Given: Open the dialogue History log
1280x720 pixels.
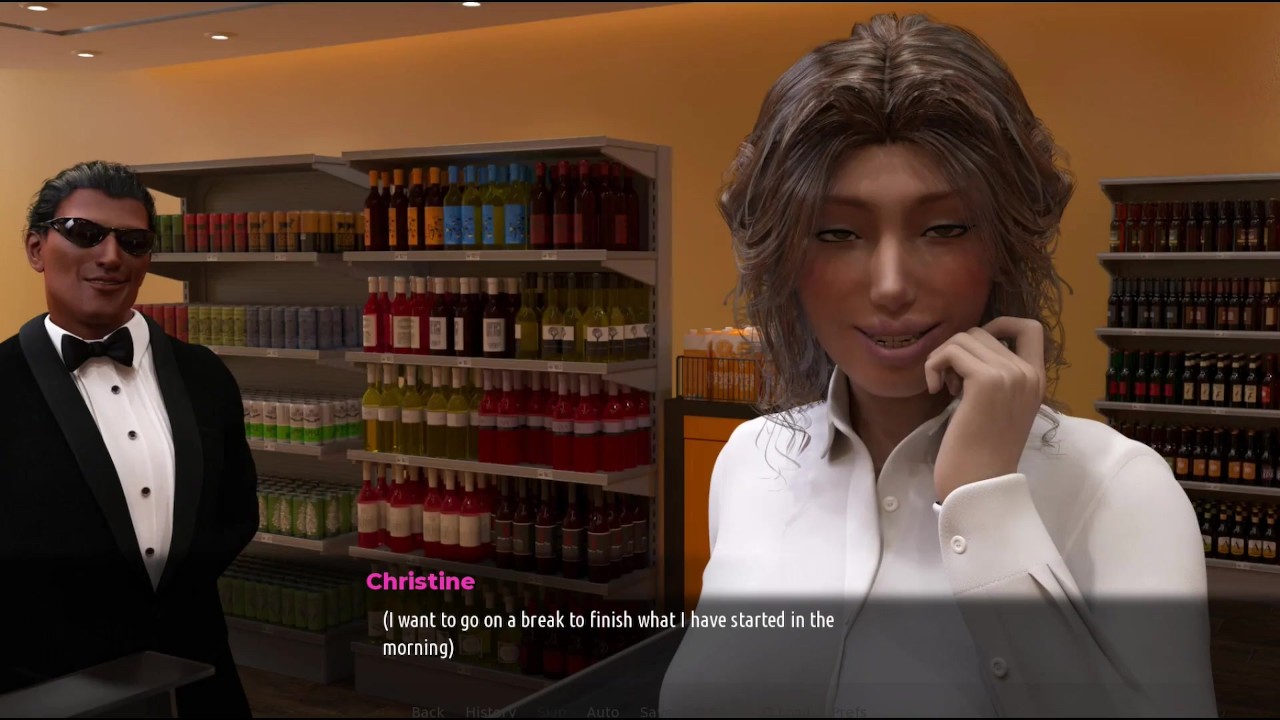Looking at the screenshot, I should 490,711.
